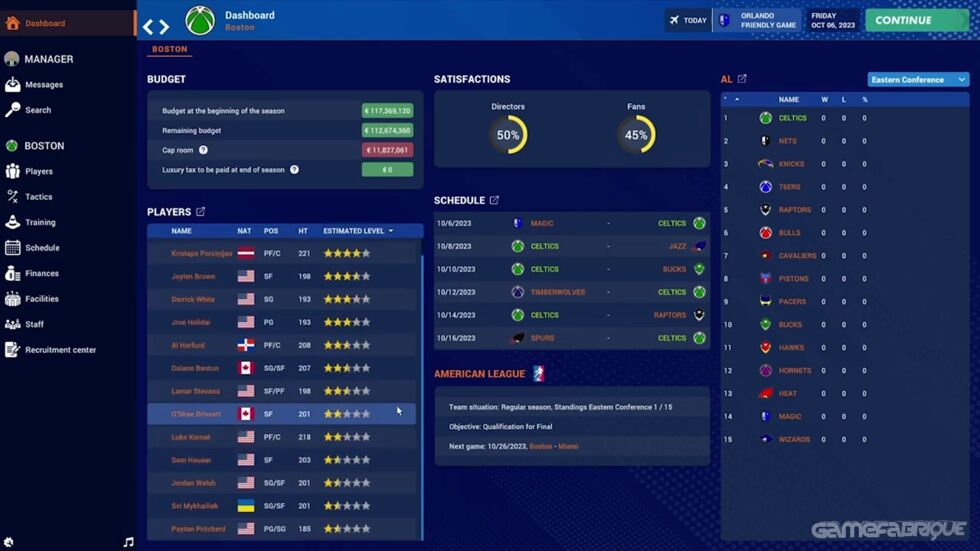Sort players by Estimated Level header

point(354,231)
